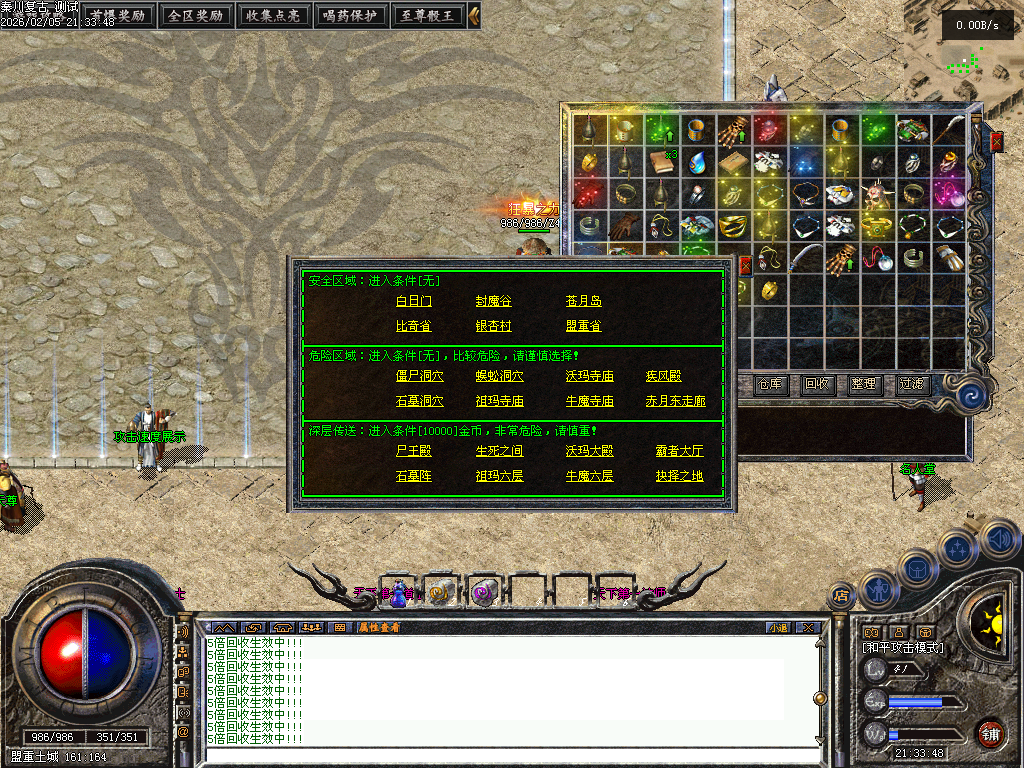Open the round 铺 shop button
The height and width of the screenshot is (768, 1024).
pos(990,733)
